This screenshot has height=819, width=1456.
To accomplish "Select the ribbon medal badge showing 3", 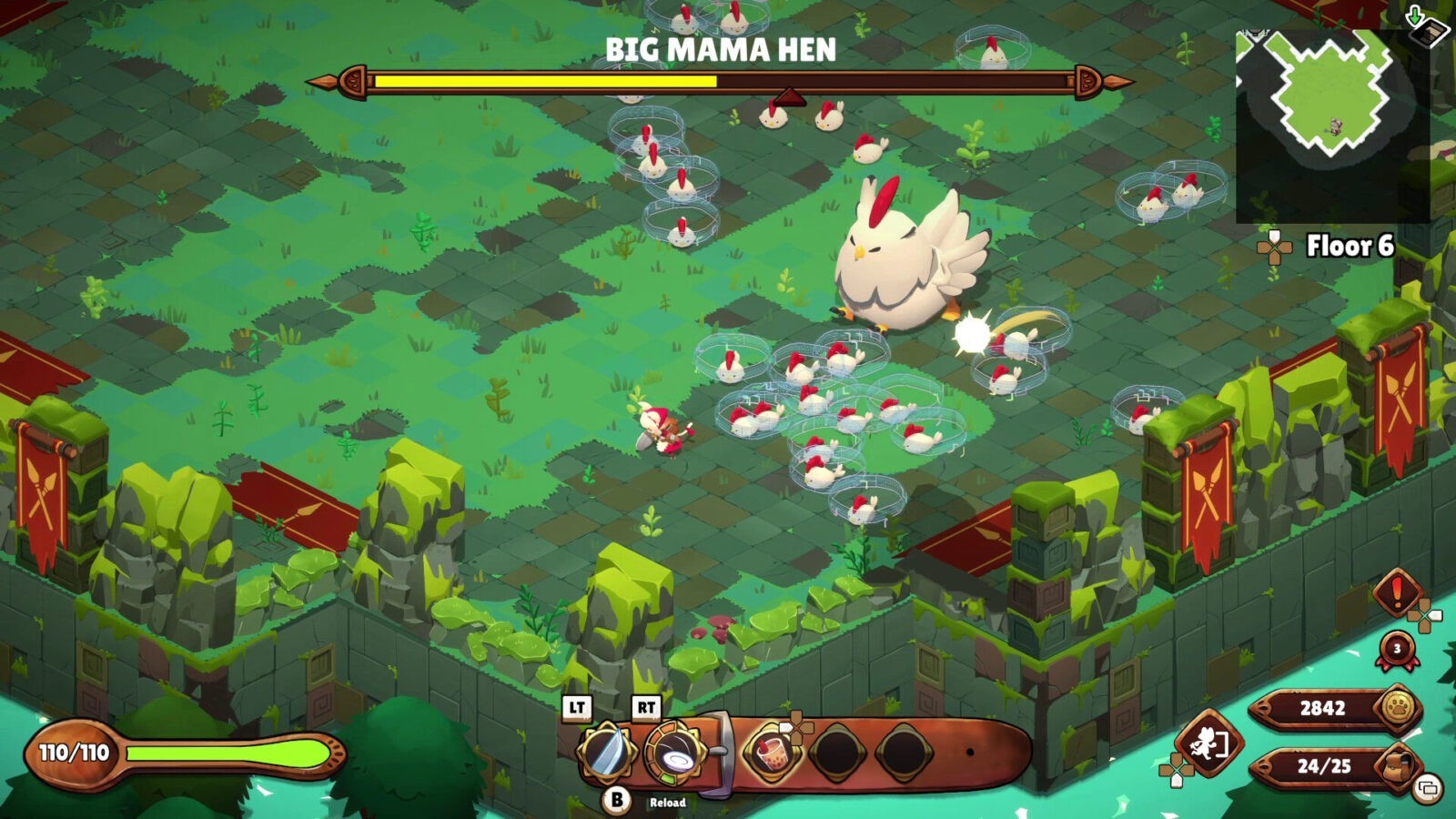I will pyautogui.click(x=1397, y=650).
